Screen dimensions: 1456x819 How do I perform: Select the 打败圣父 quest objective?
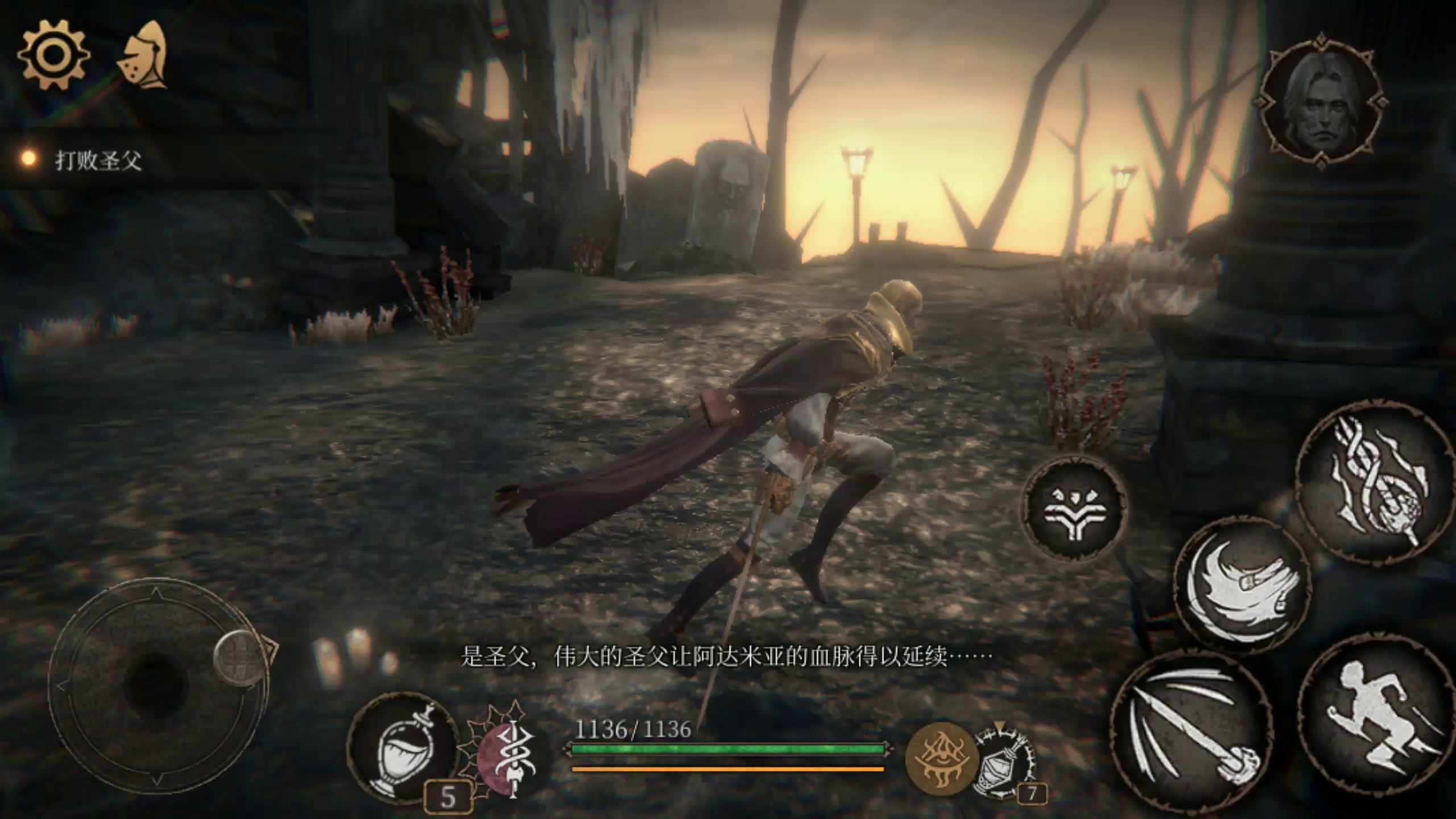(98, 161)
